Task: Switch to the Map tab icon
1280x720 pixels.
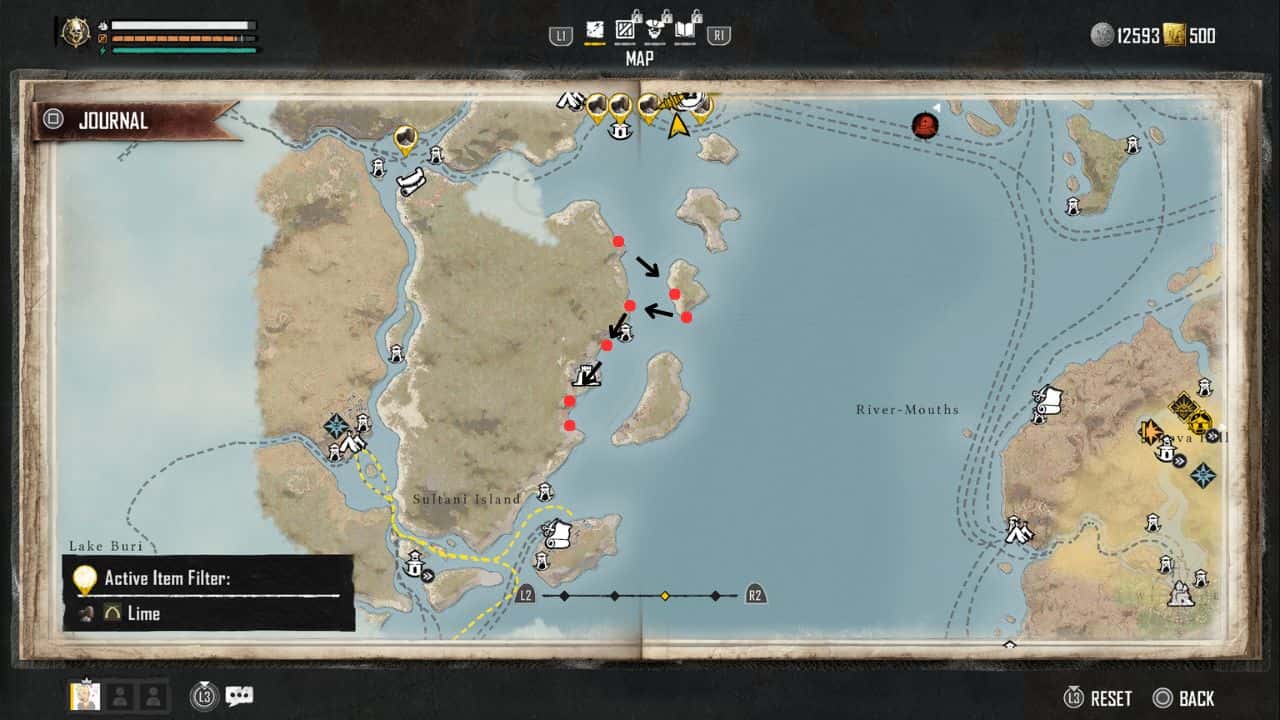Action: click(594, 29)
